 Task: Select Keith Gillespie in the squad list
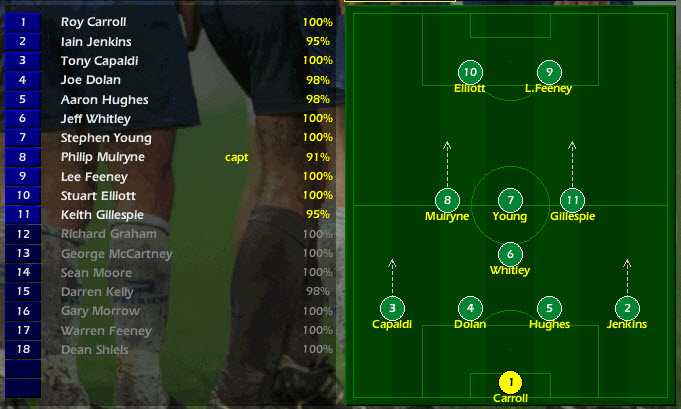tap(101, 215)
